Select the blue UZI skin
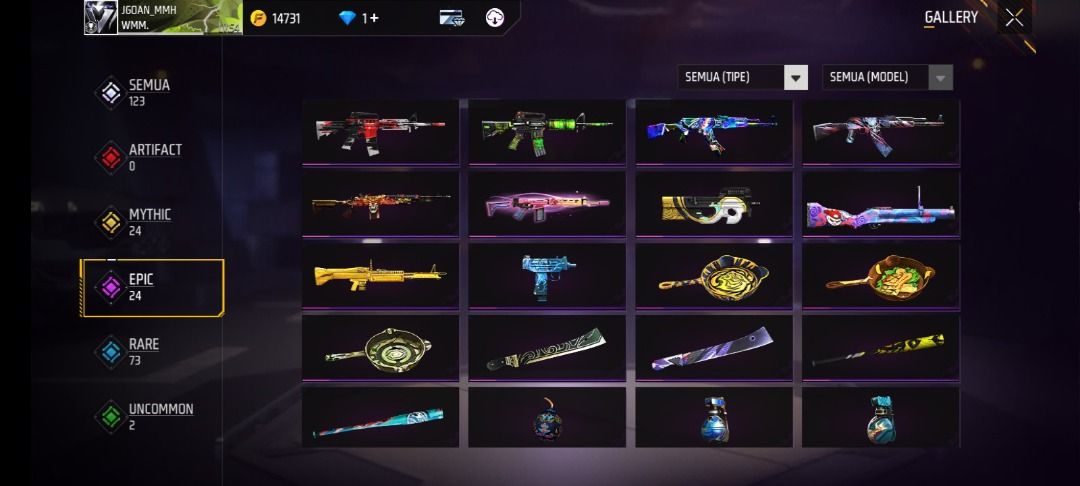This screenshot has width=1080, height=486. click(x=547, y=275)
